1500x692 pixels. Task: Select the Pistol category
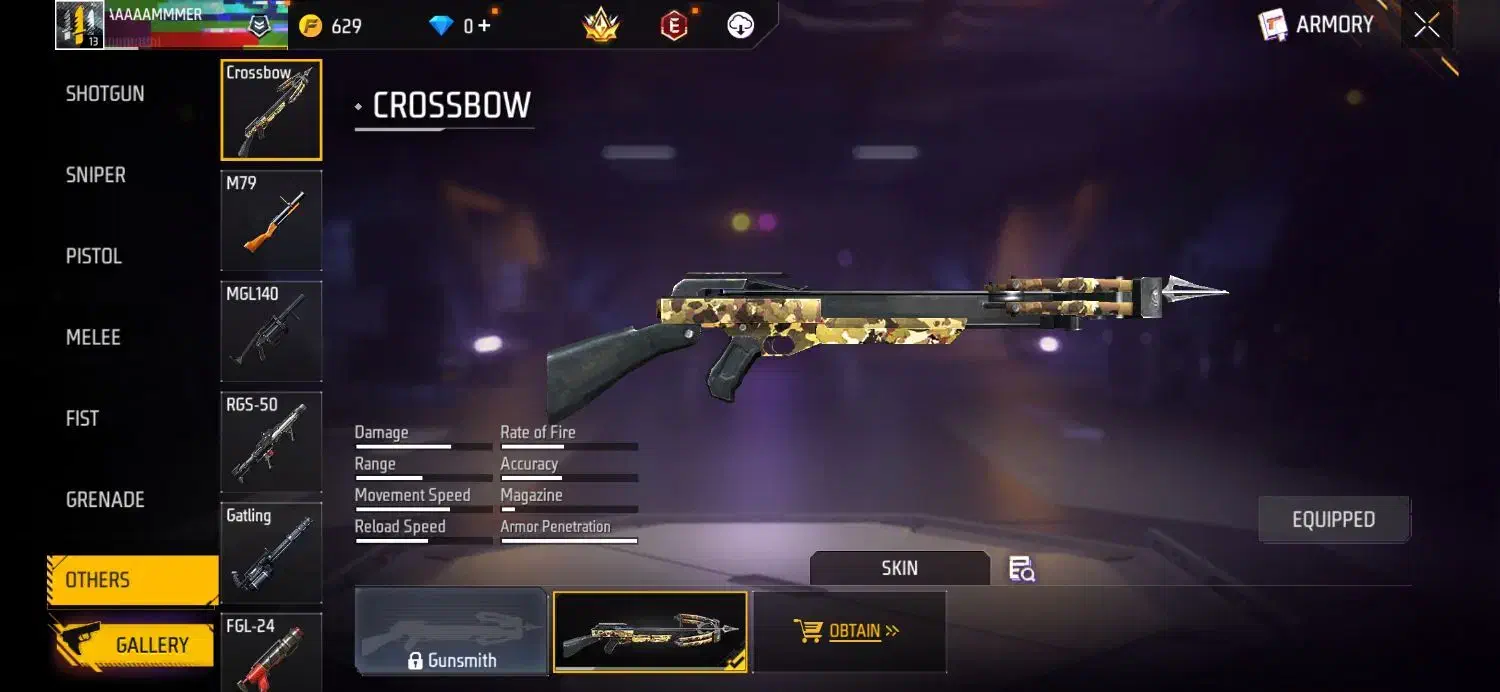pyautogui.click(x=94, y=256)
